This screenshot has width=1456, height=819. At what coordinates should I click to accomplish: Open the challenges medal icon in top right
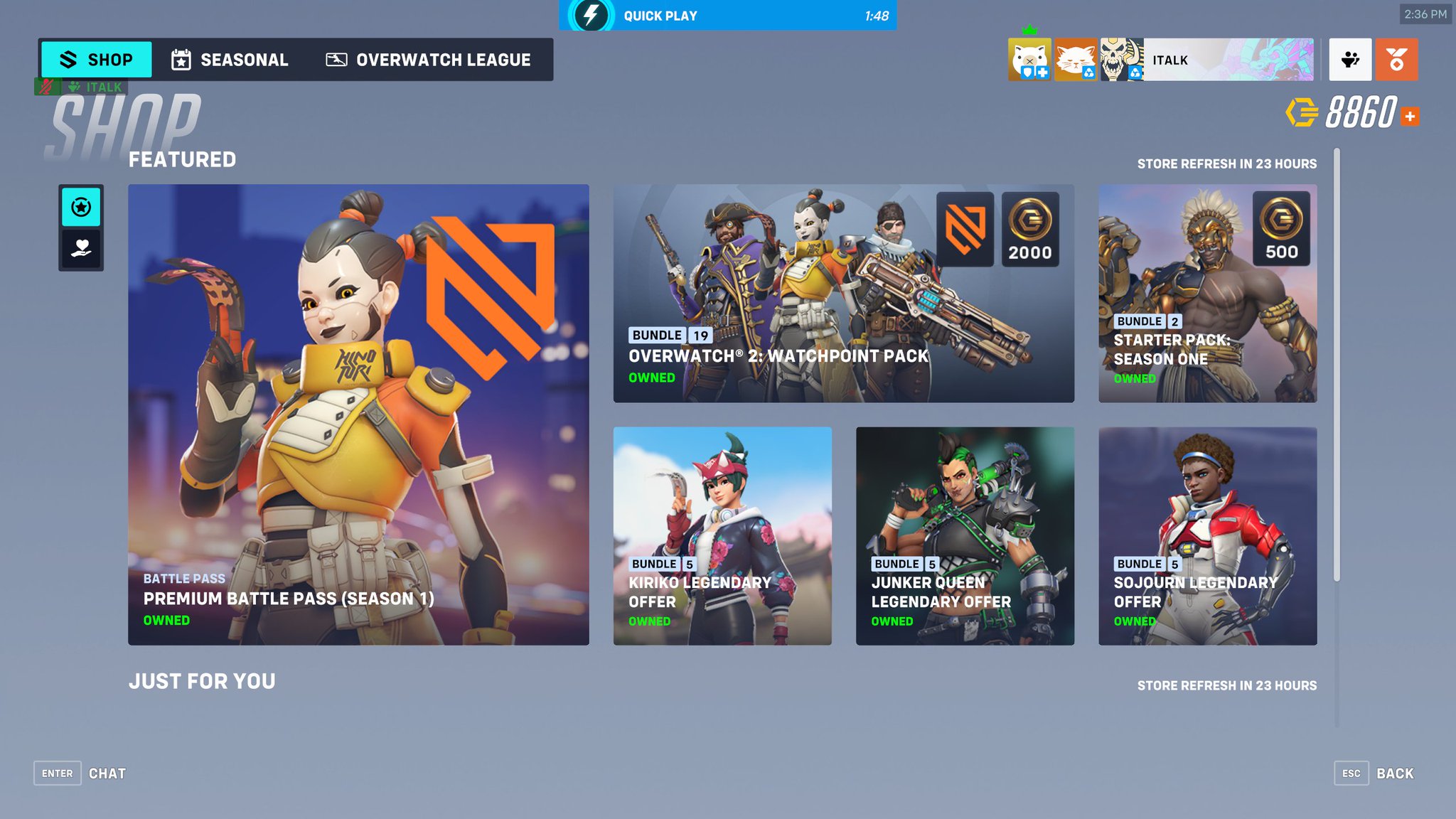[1396, 60]
